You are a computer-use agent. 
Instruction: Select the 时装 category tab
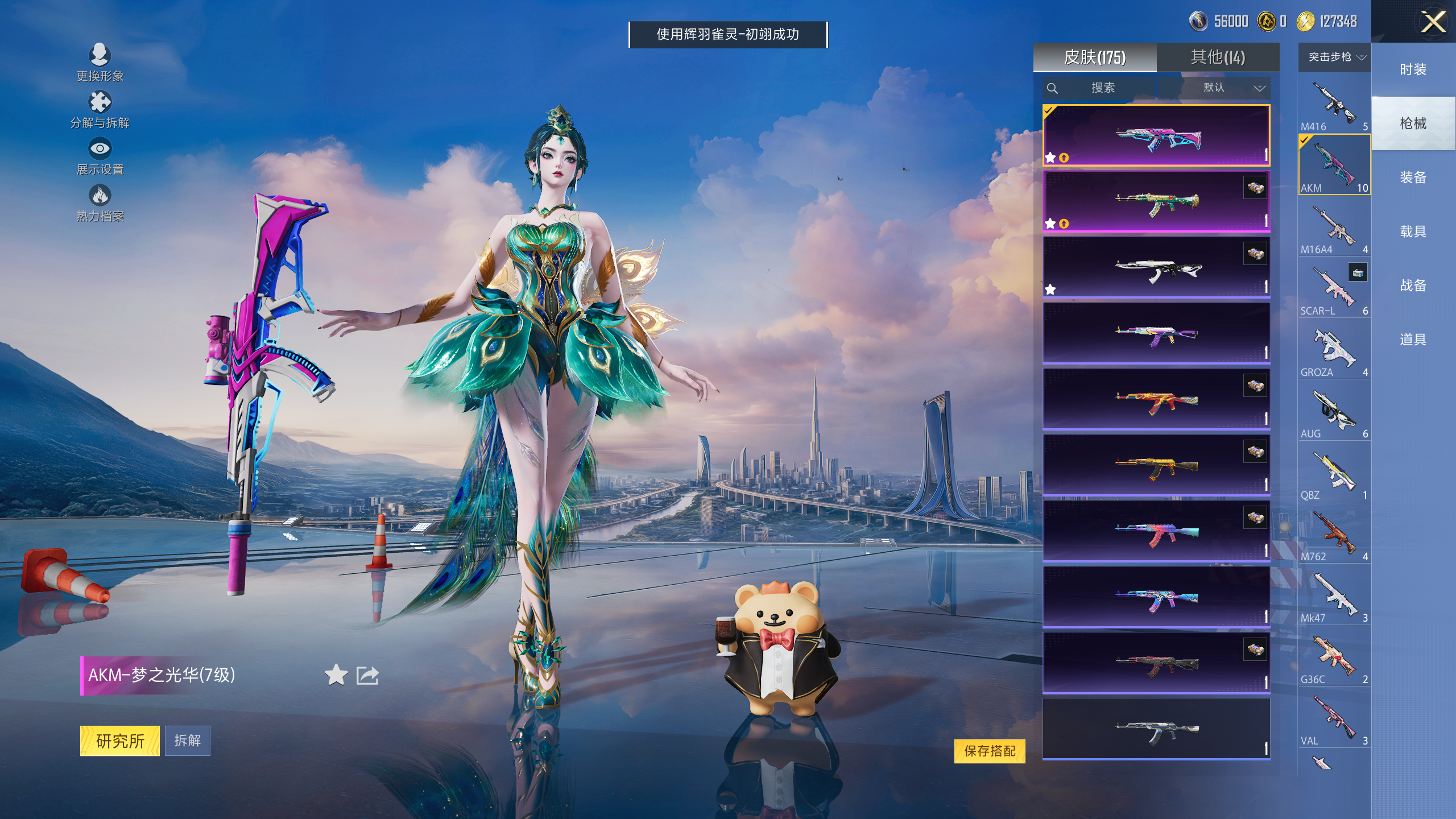click(x=1413, y=69)
